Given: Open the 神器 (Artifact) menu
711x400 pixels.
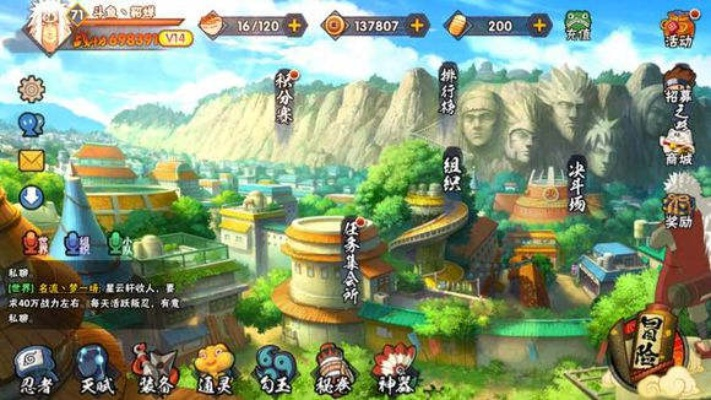Looking at the screenshot, I should pos(393,368).
